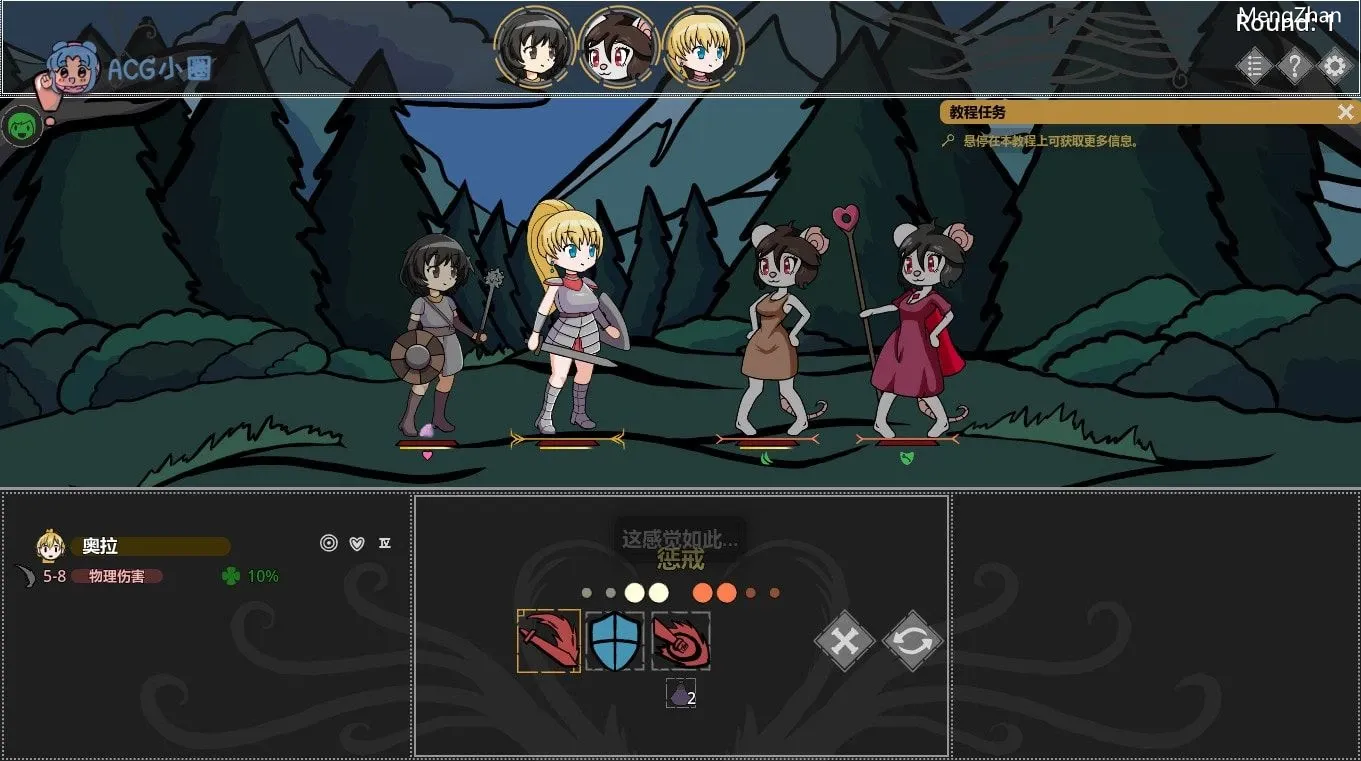Close the 教程任务 tutorial panel
The width and height of the screenshot is (1361, 761).
1345,112
